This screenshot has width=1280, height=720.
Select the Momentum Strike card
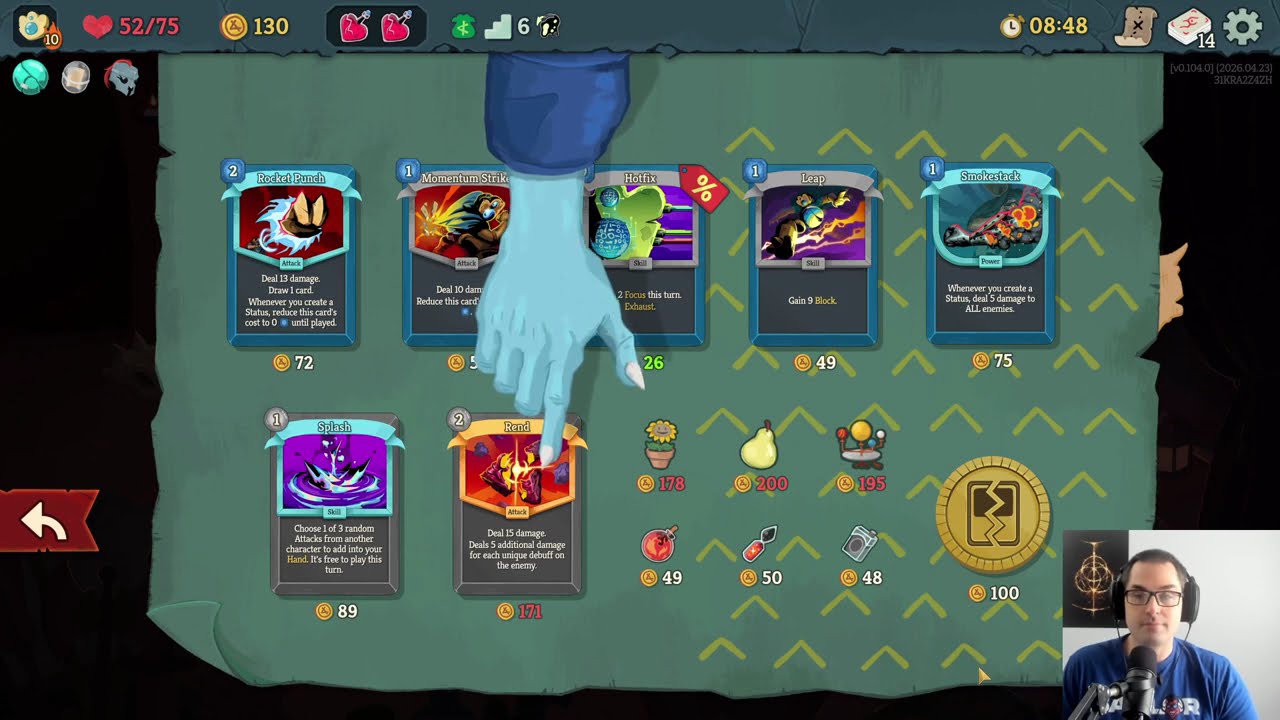[x=440, y=255]
